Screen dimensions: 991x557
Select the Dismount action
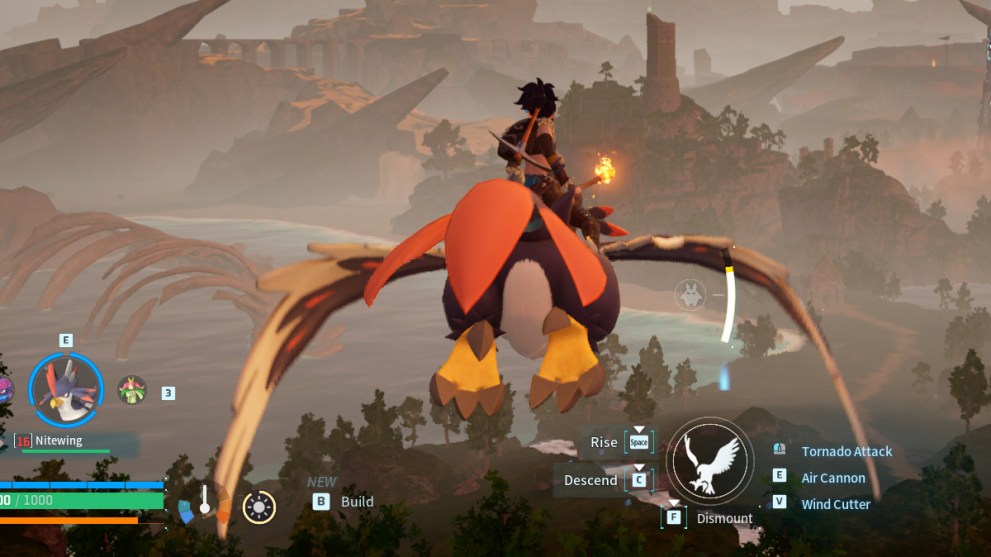[x=724, y=518]
